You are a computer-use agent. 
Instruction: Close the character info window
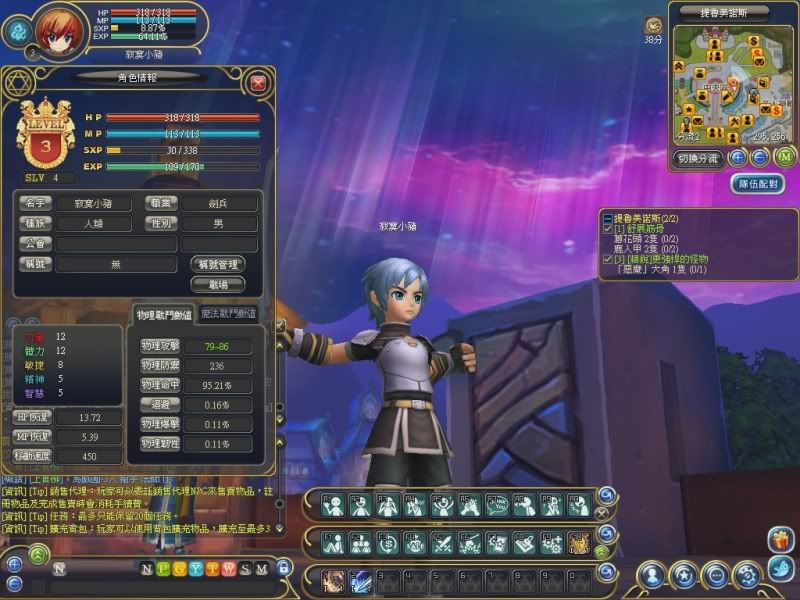pos(258,83)
